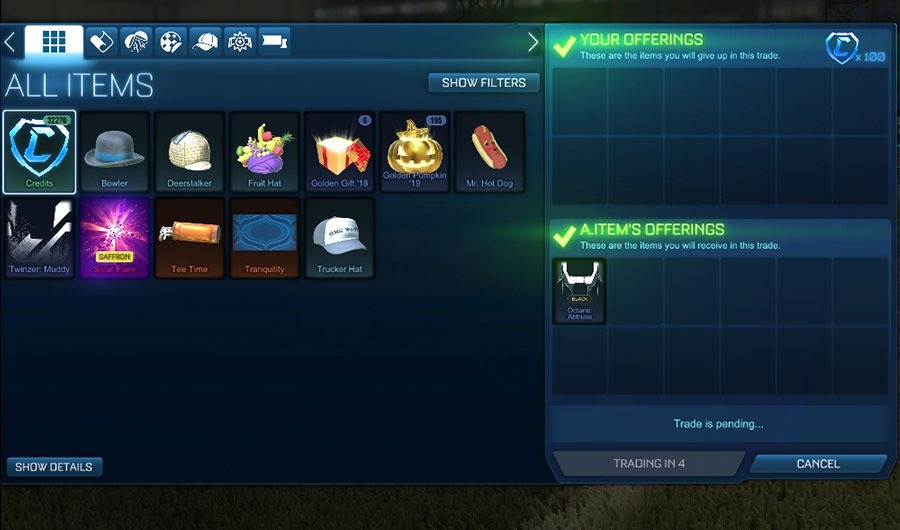Pick the Bowler hat item
Screen dimensions: 900x530
coord(114,152)
